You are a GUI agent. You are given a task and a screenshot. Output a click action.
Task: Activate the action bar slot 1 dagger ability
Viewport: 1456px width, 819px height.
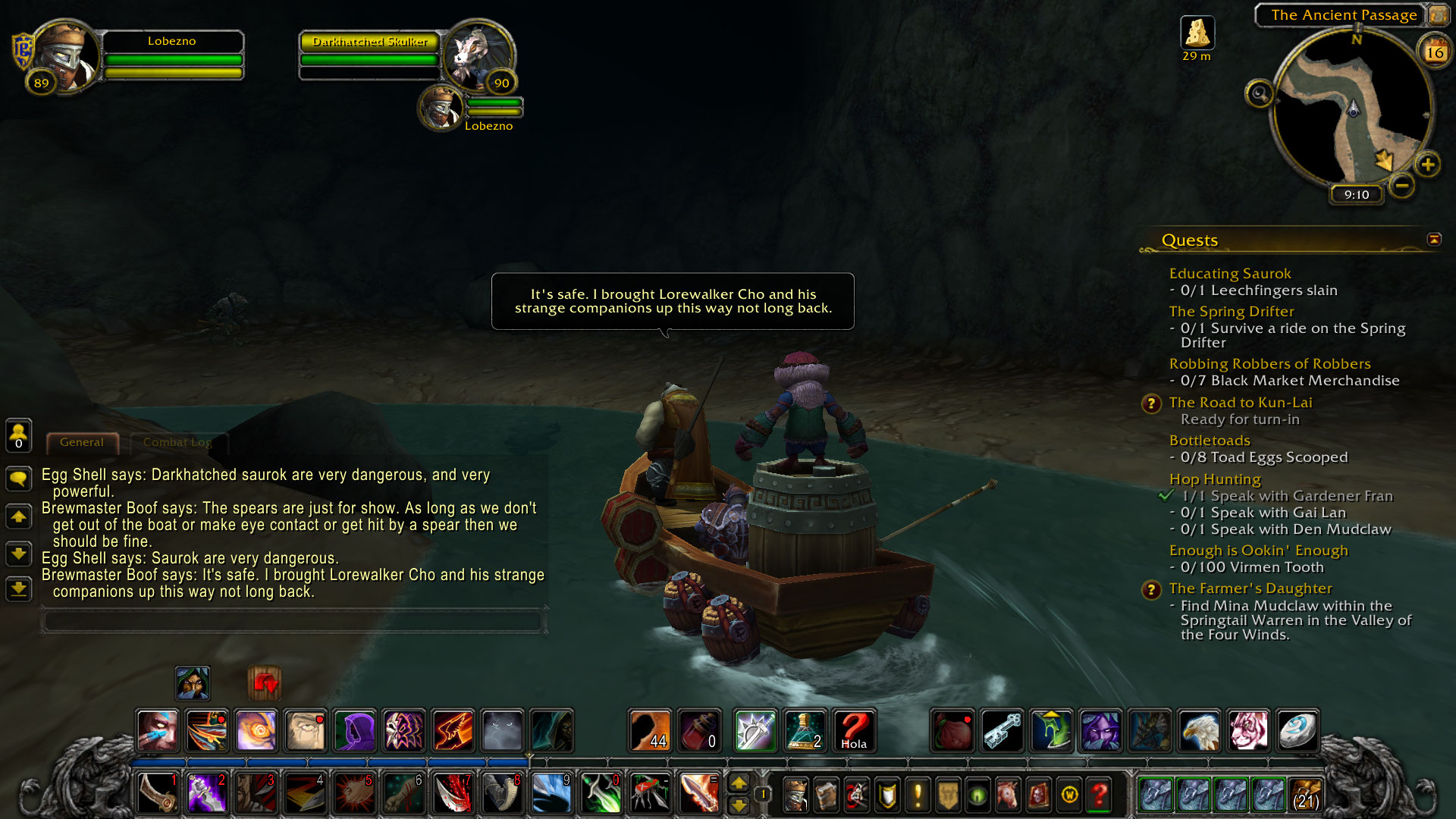[x=158, y=794]
